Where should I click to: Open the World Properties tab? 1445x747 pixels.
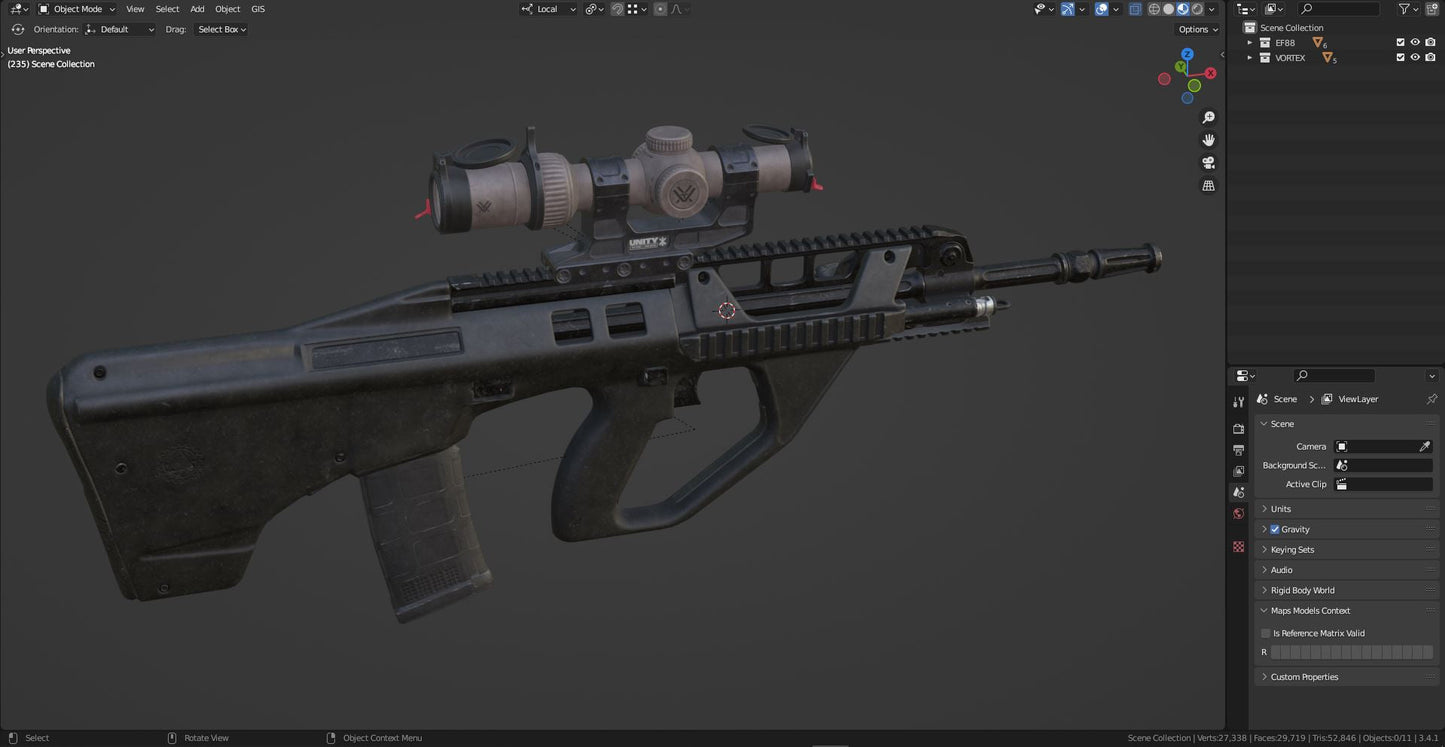pyautogui.click(x=1238, y=513)
